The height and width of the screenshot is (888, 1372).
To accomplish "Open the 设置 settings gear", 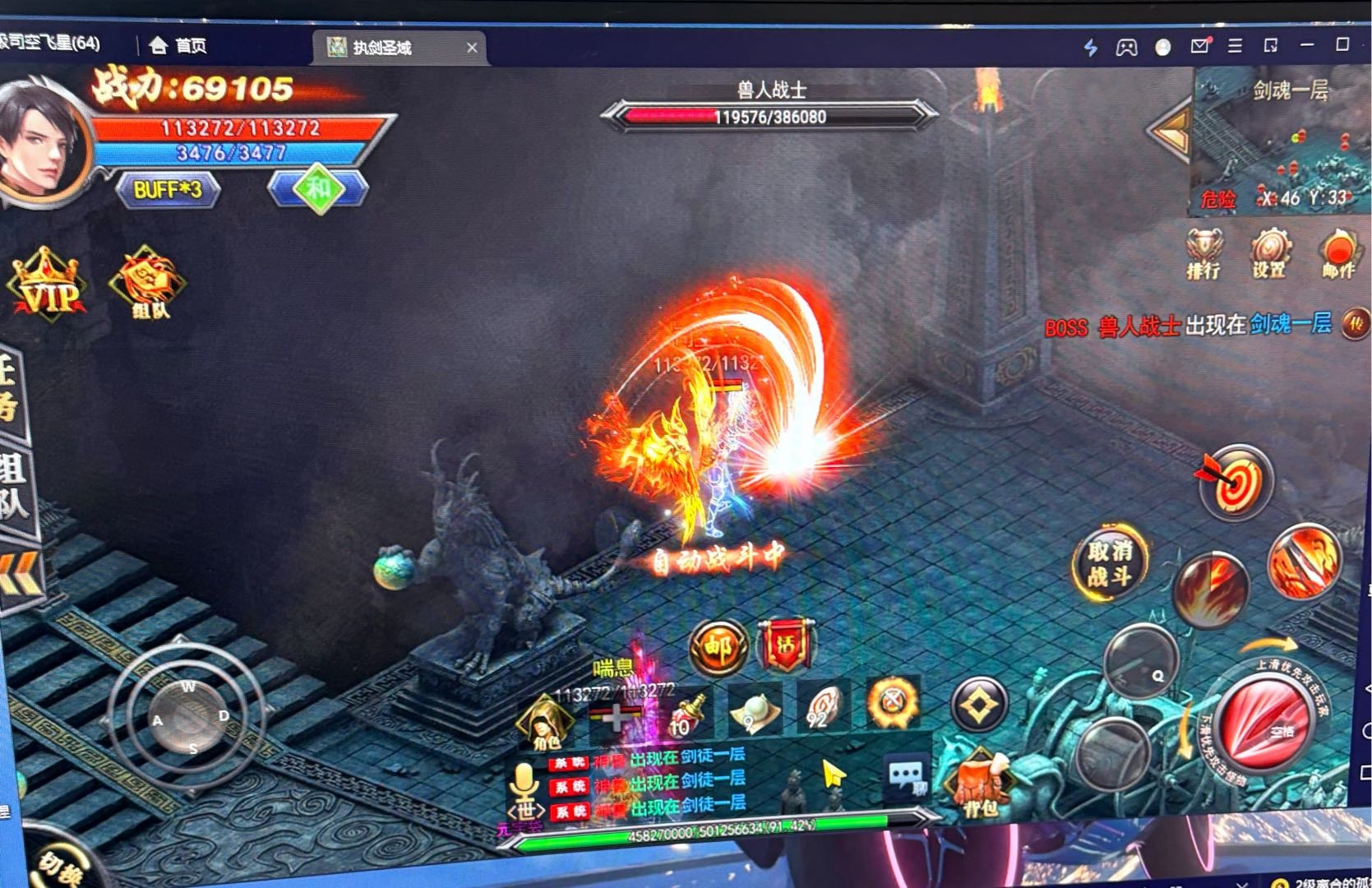I will pos(1270,252).
